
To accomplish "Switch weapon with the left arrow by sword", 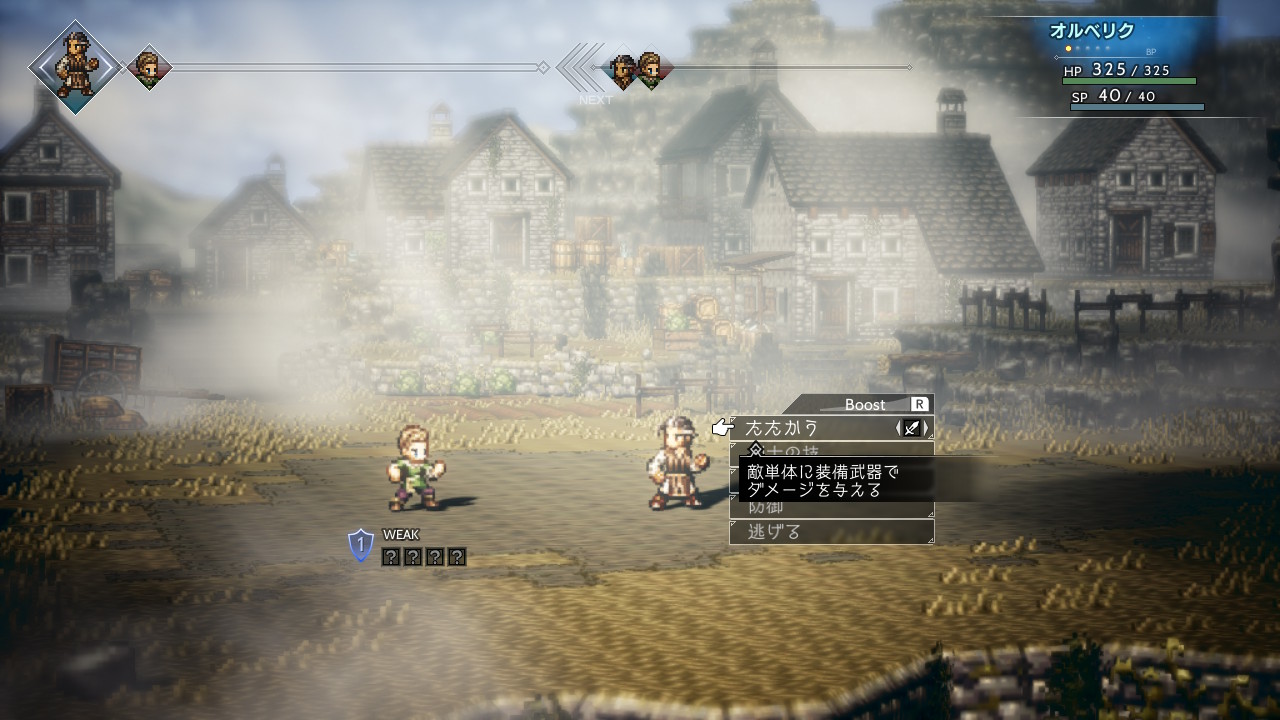I will pyautogui.click(x=898, y=428).
